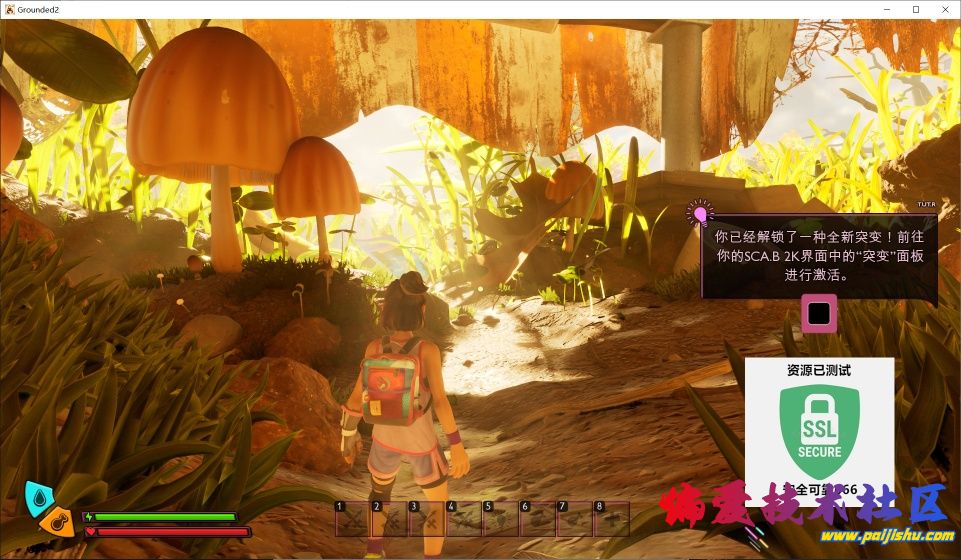Choose the item in hotbar slot 6
961x560 pixels.
pos(537,519)
